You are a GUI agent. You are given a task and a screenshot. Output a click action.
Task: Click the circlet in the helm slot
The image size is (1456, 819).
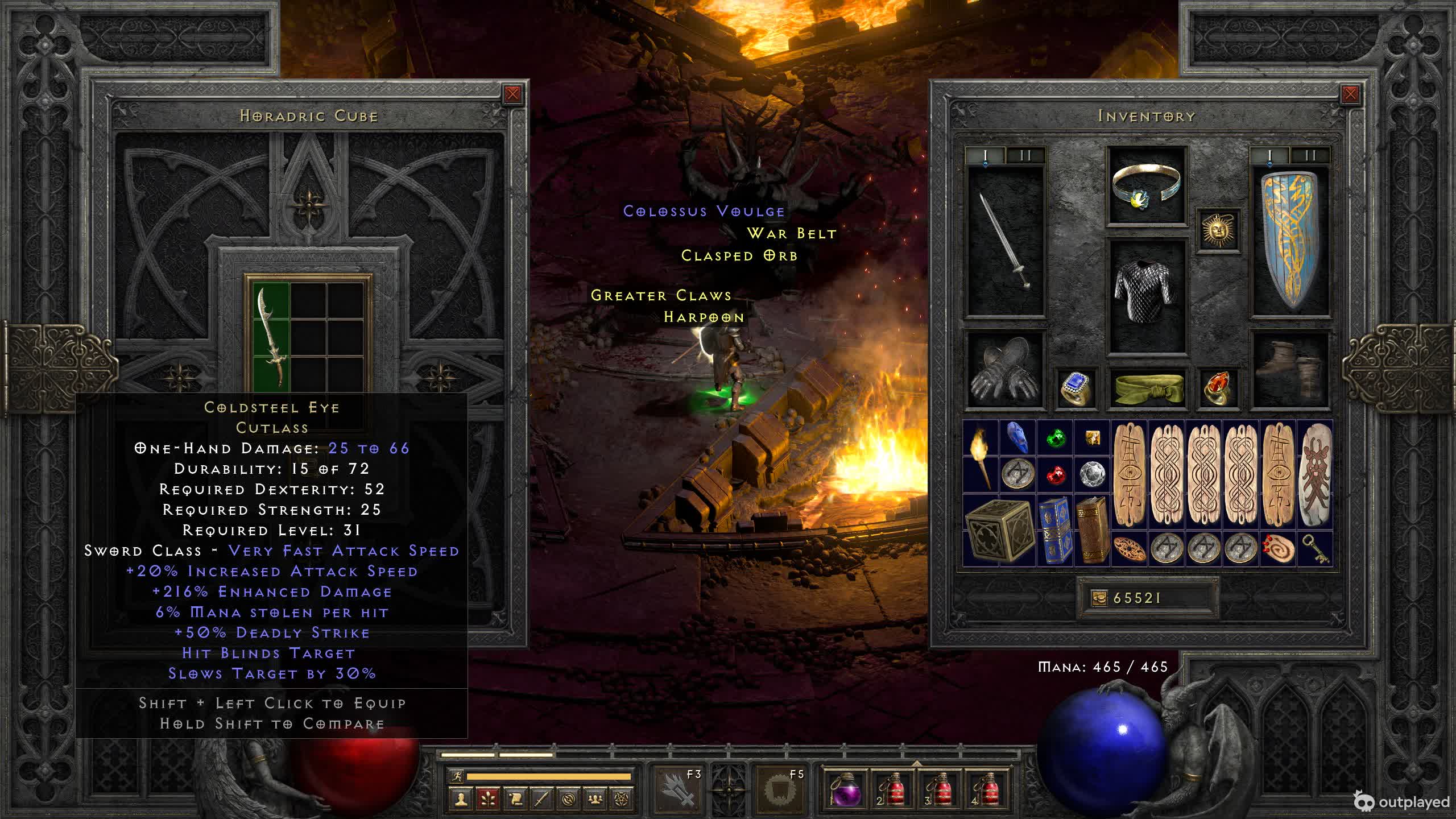click(1146, 185)
